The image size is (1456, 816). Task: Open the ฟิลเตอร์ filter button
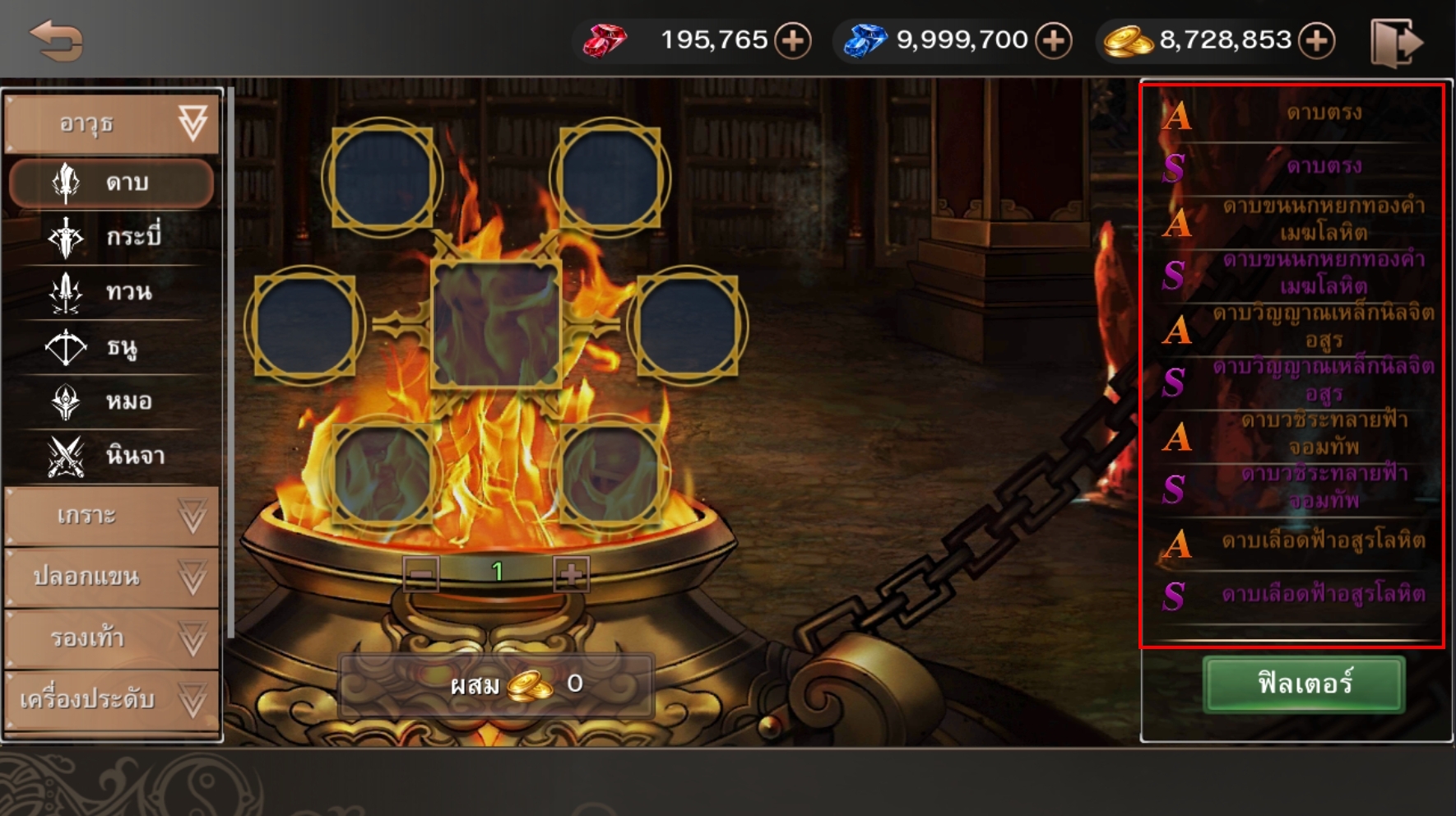tap(1304, 684)
